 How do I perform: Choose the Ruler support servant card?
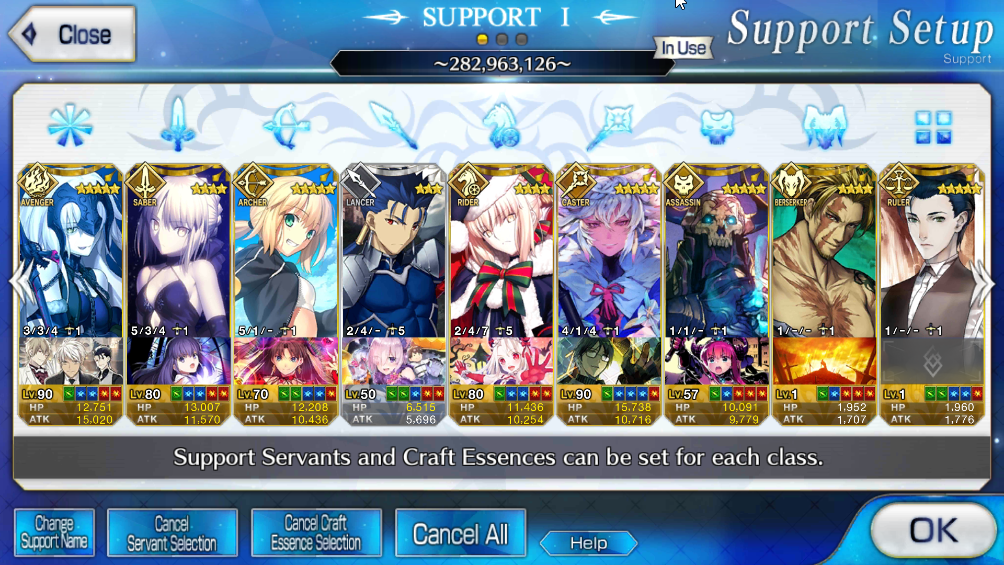[x=930, y=260]
